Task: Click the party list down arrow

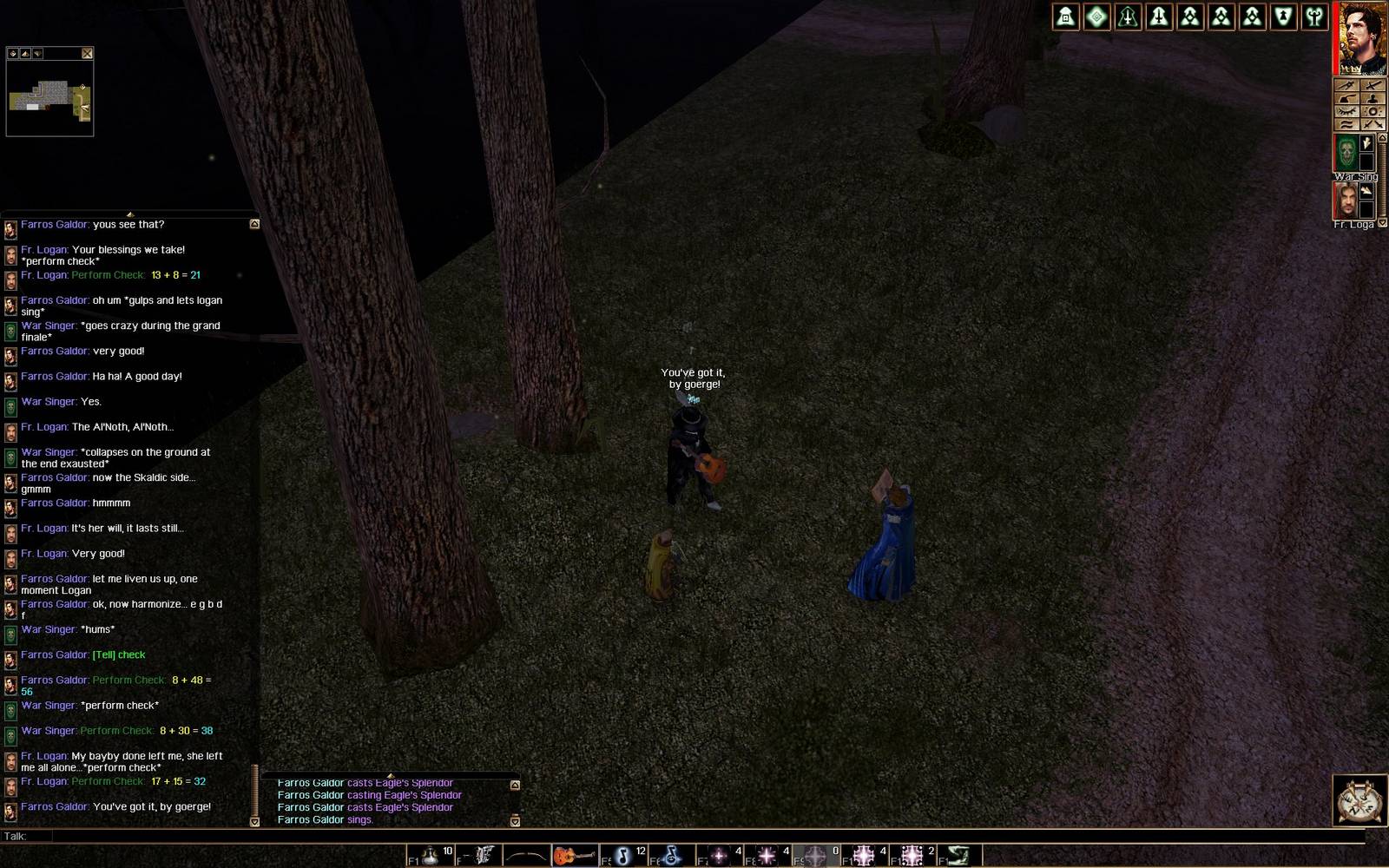Action: (1382, 222)
